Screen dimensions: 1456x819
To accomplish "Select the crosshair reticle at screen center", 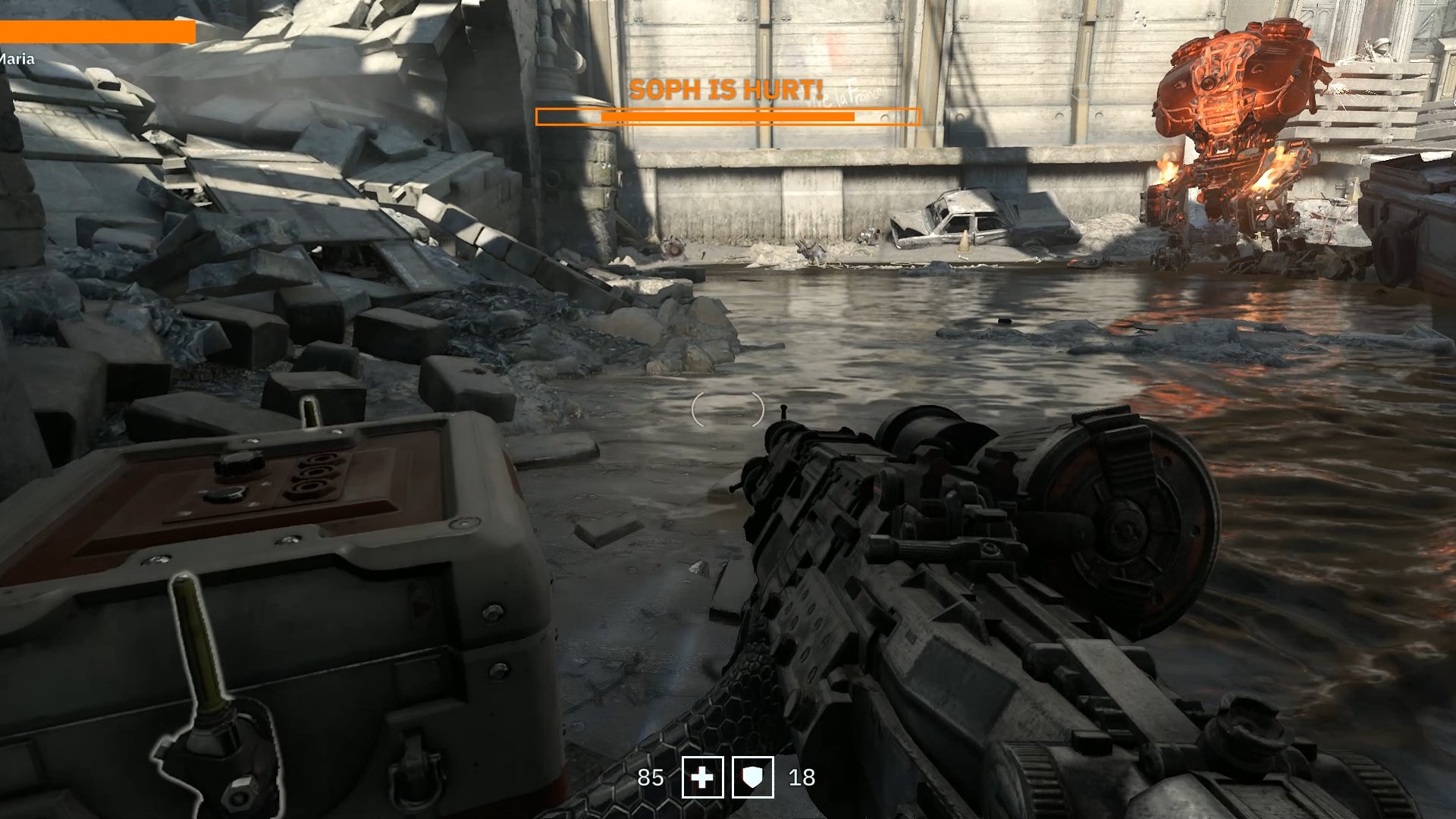I will coord(730,409).
